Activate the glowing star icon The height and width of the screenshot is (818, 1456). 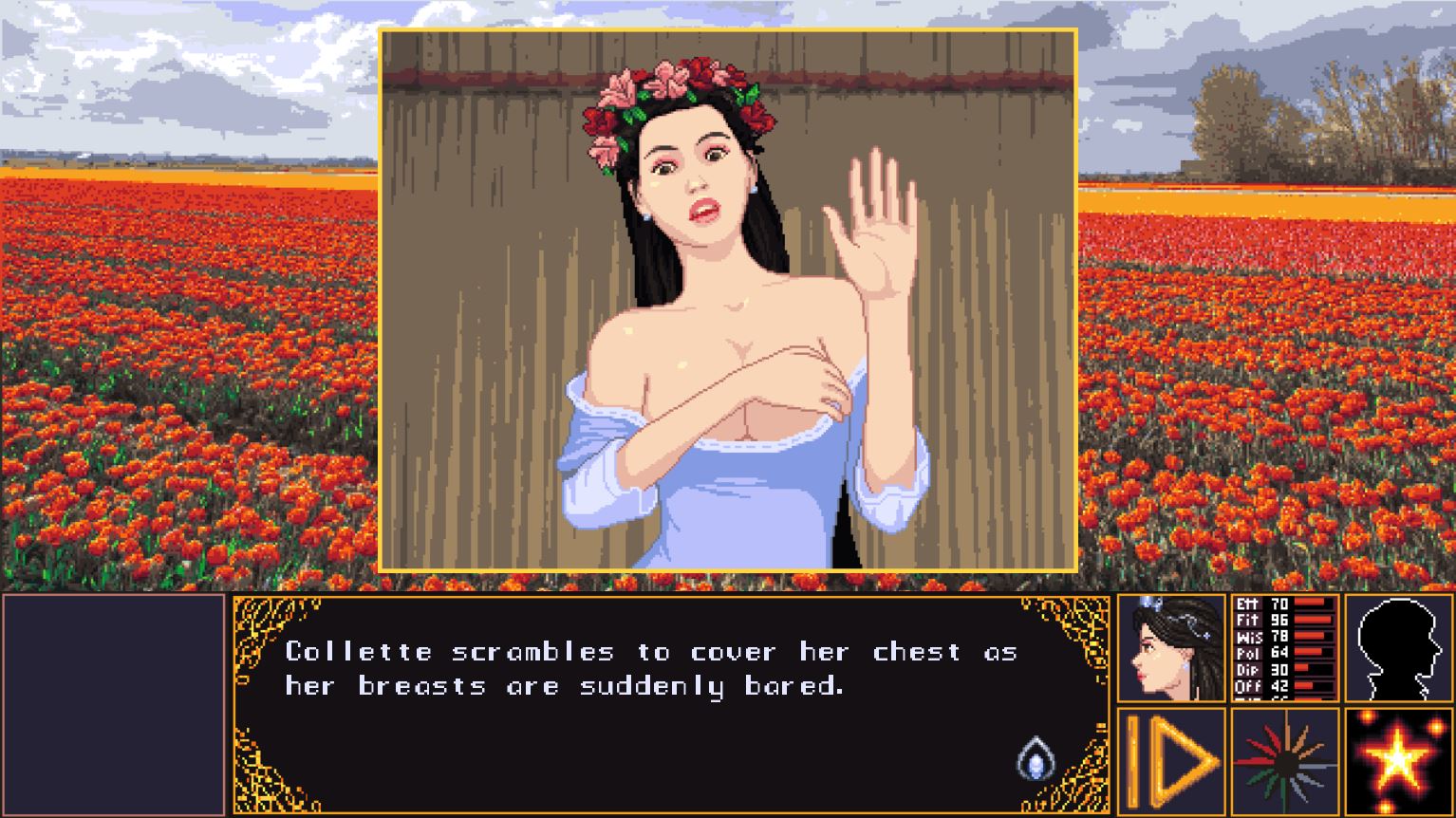click(x=1398, y=761)
